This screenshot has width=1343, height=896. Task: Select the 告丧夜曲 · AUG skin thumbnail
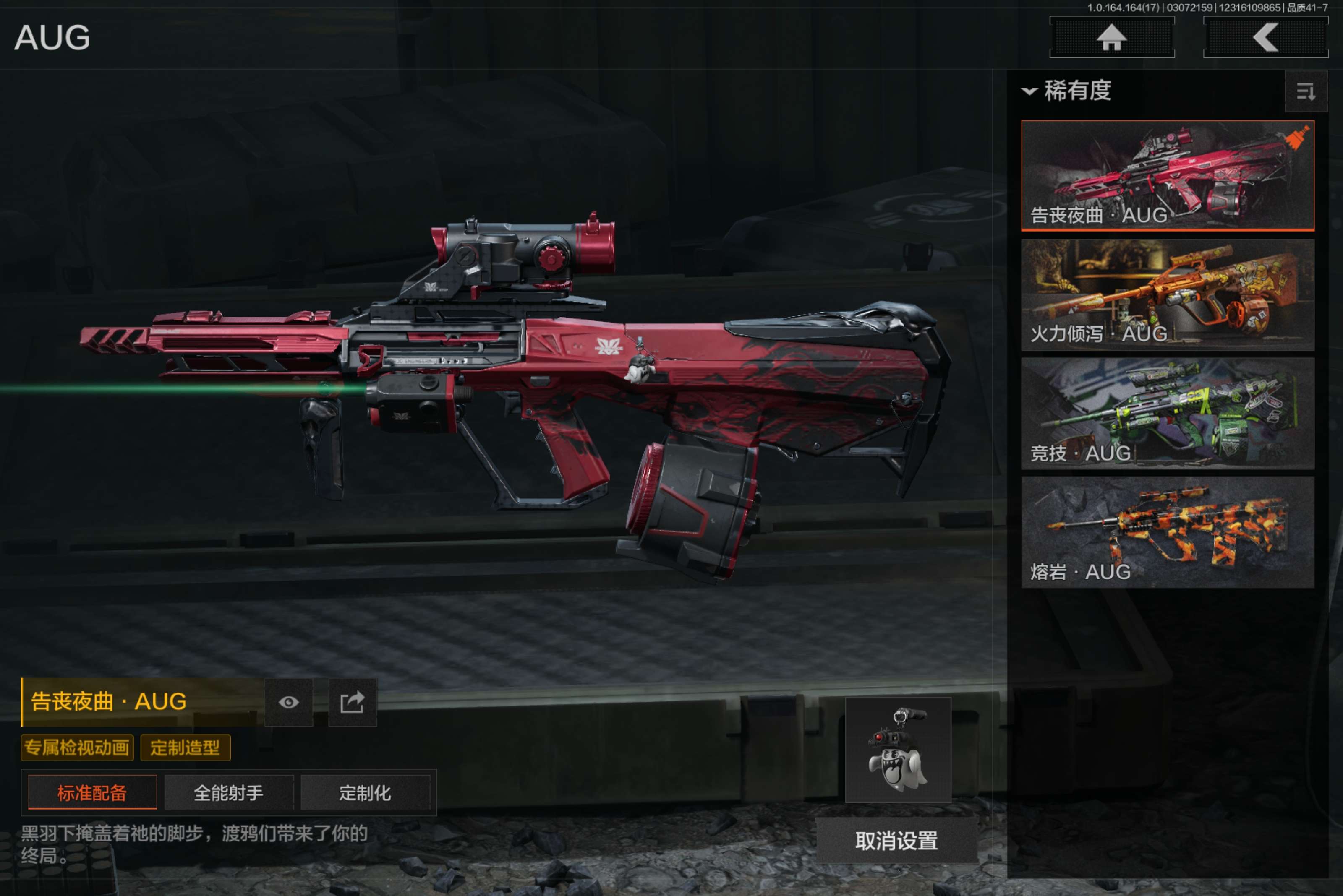(x=1167, y=175)
